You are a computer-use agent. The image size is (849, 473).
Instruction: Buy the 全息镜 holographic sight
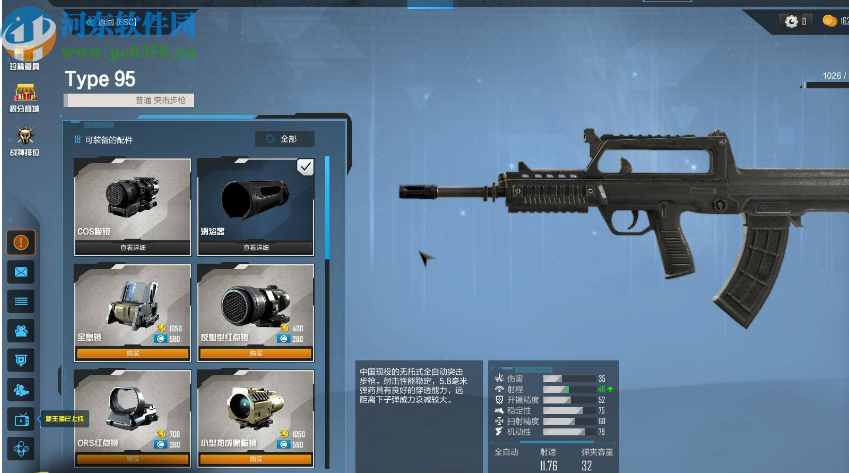pos(132,352)
